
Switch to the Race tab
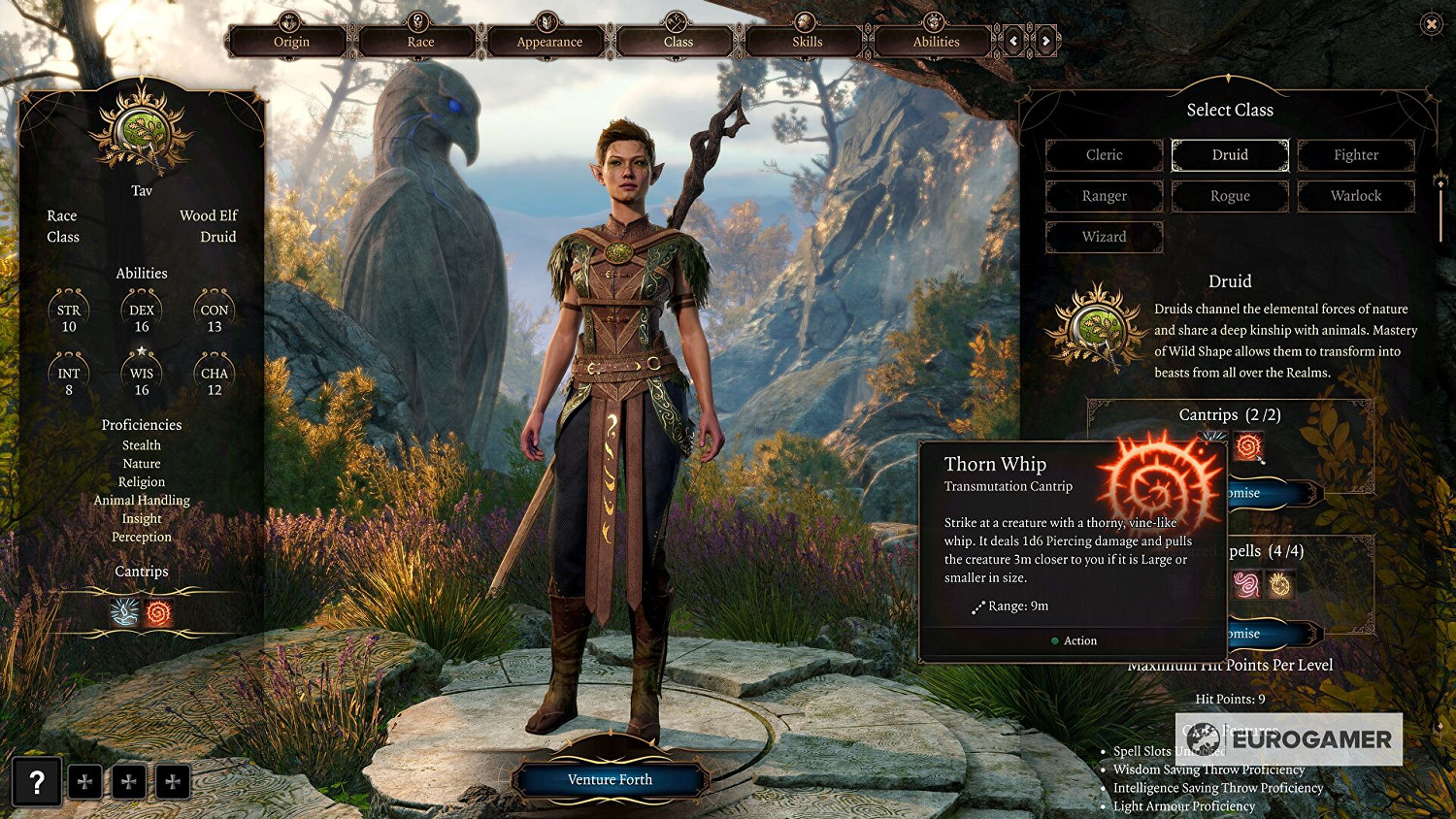click(420, 42)
